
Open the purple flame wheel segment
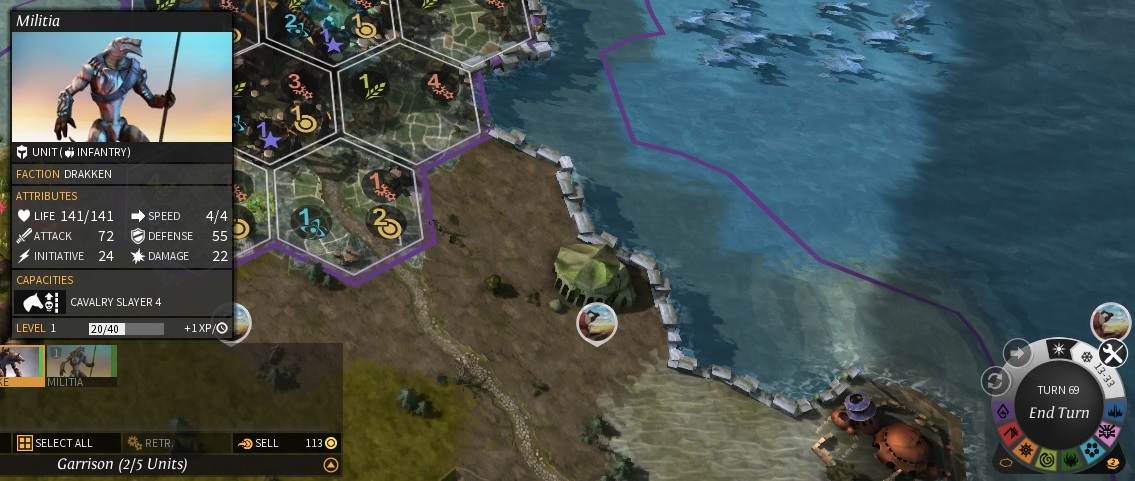click(1001, 412)
